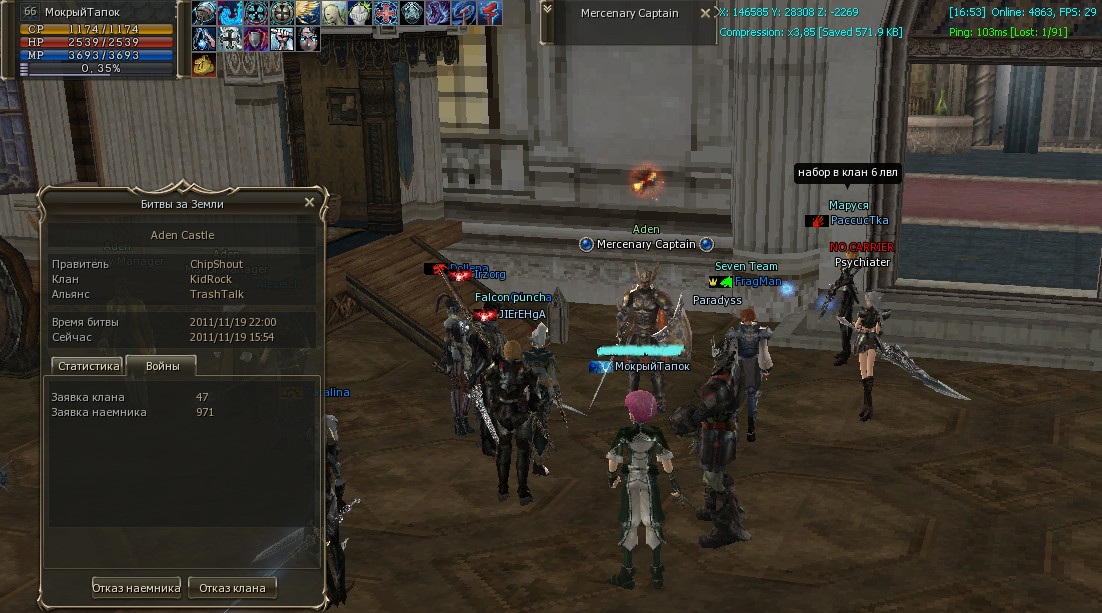This screenshot has height=613, width=1102.
Task: Select the red cross buff icon
Action: coord(386,13)
